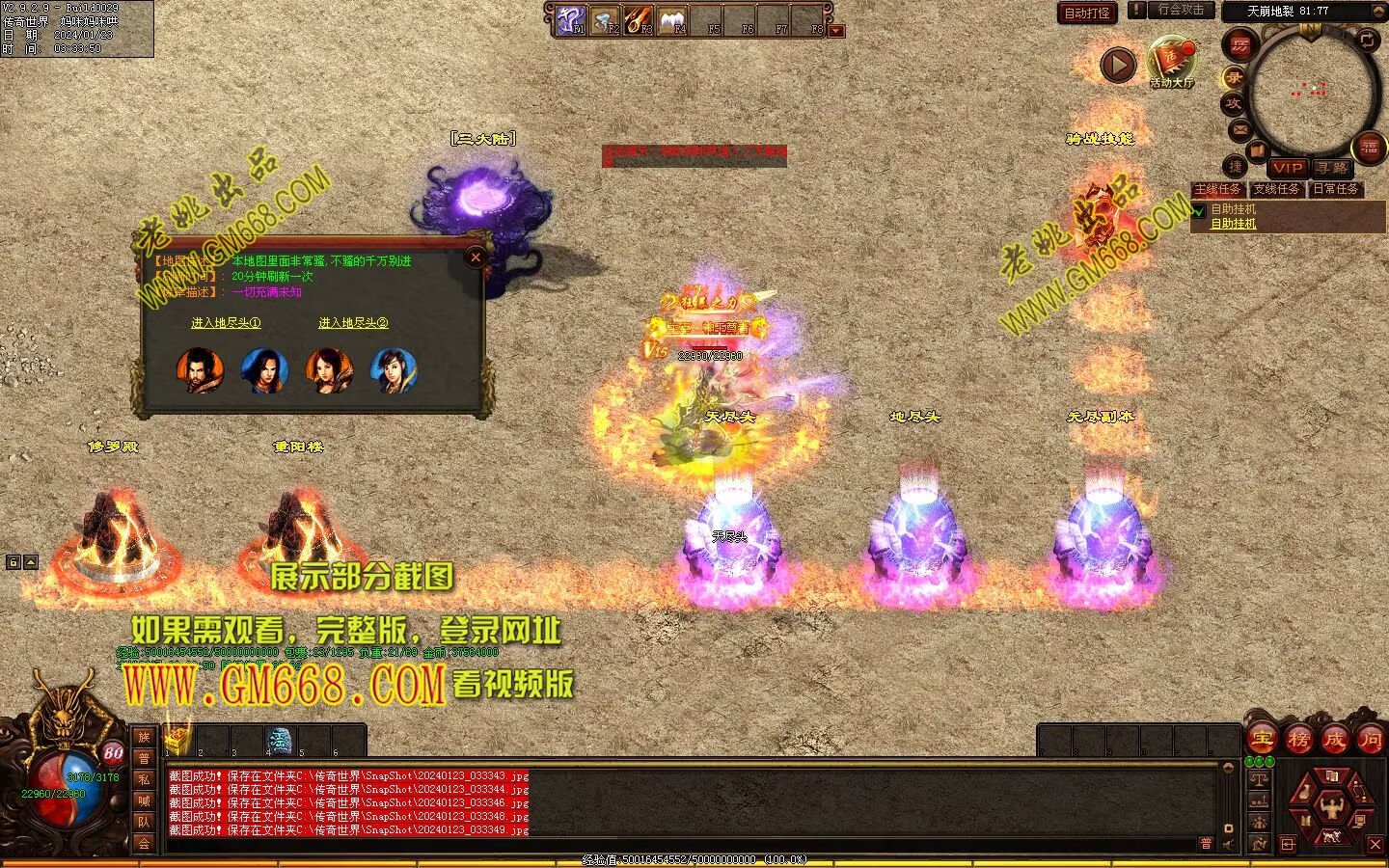Click the round play arrow button

tap(1118, 66)
